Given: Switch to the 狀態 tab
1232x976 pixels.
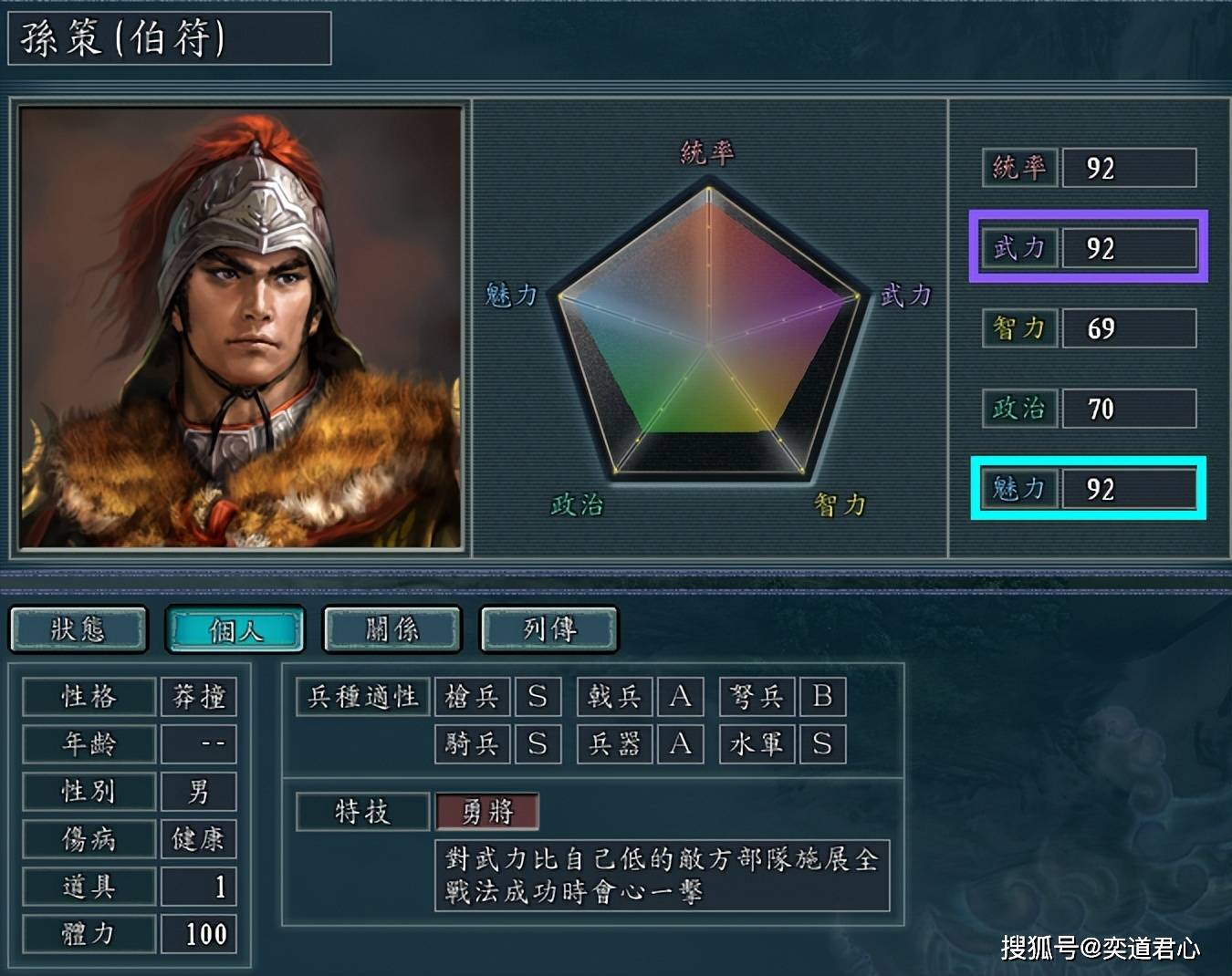Looking at the screenshot, I should (78, 629).
